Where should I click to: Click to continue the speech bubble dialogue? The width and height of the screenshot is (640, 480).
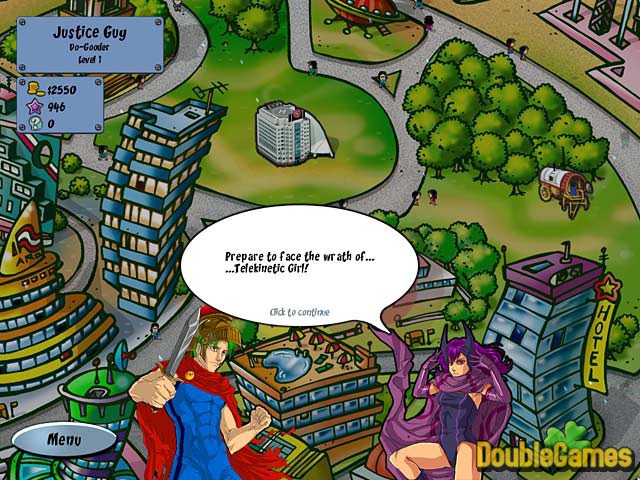point(299,312)
